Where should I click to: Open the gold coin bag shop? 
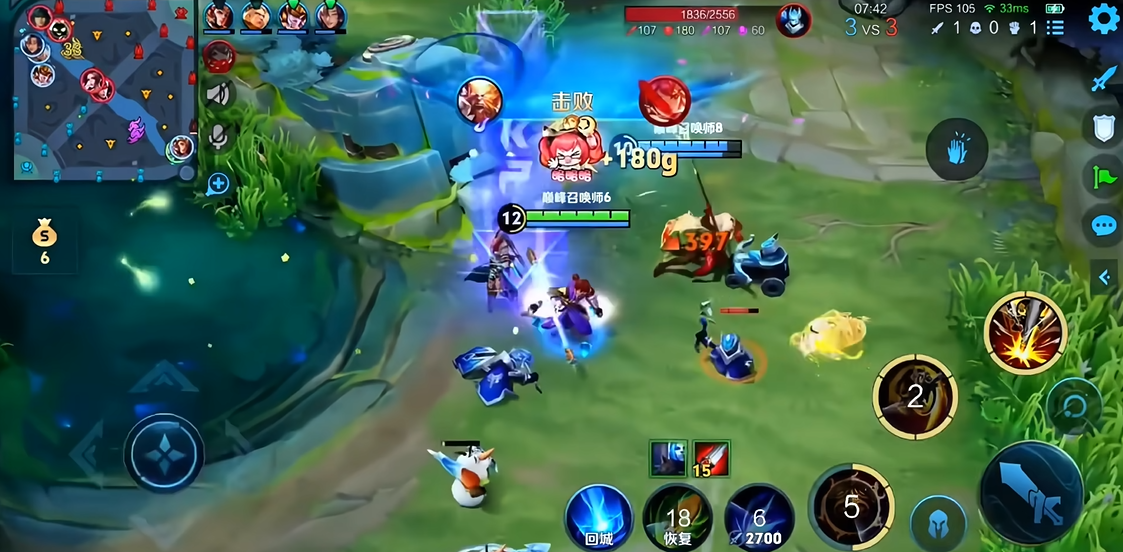[44, 241]
